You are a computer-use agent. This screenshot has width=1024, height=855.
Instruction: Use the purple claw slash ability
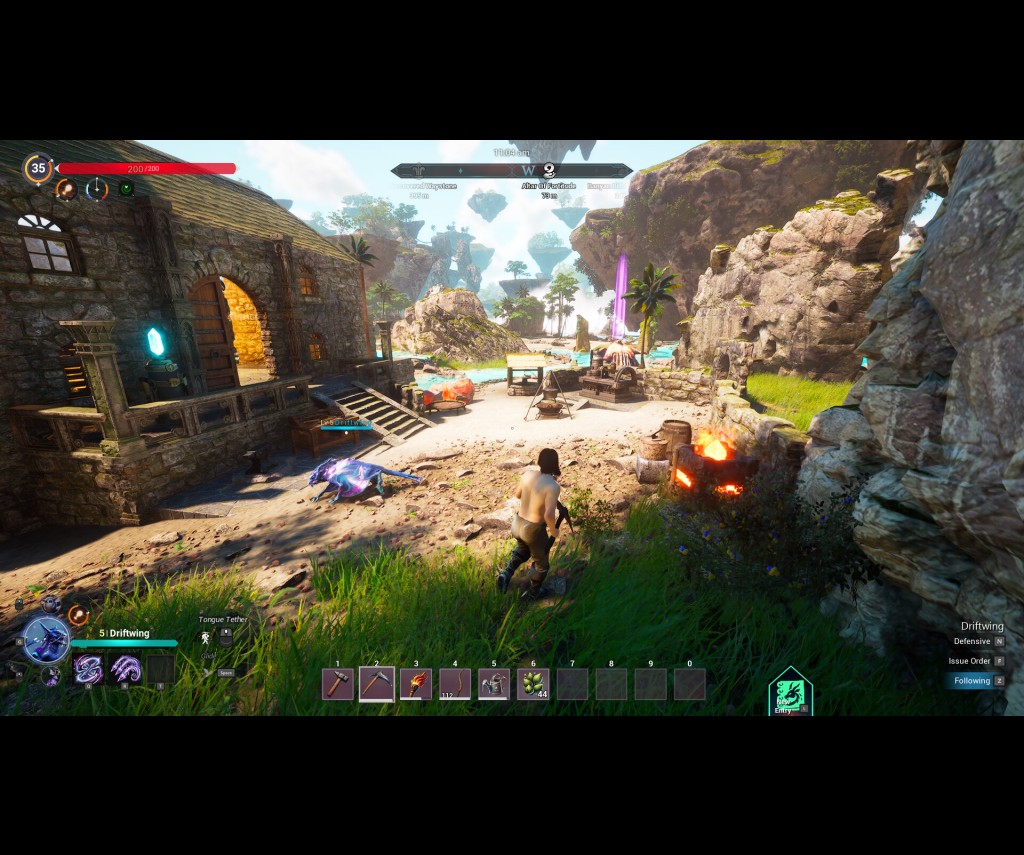point(125,669)
